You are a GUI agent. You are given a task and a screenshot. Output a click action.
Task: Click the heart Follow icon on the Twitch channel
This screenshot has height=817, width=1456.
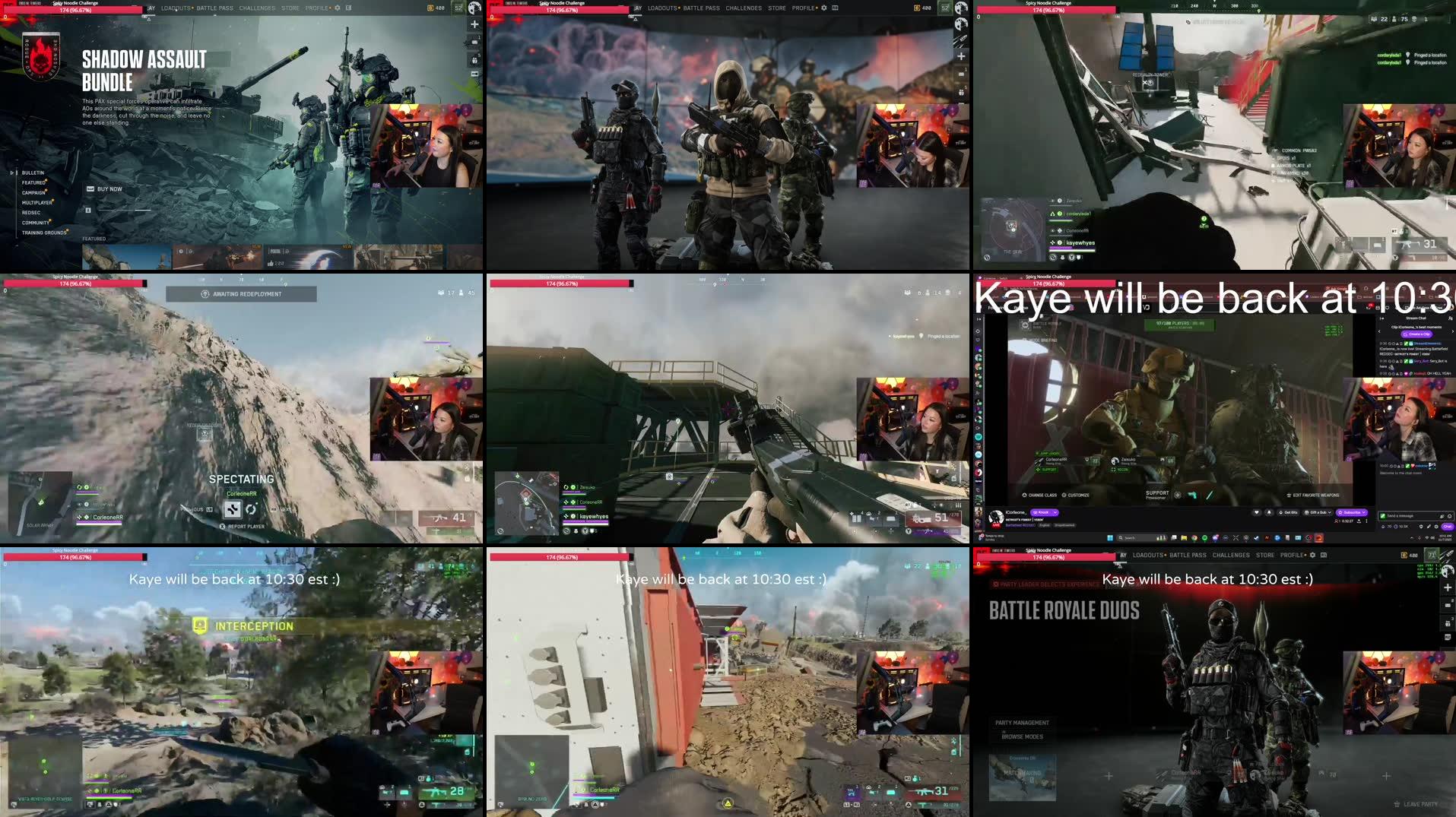click(x=1257, y=511)
